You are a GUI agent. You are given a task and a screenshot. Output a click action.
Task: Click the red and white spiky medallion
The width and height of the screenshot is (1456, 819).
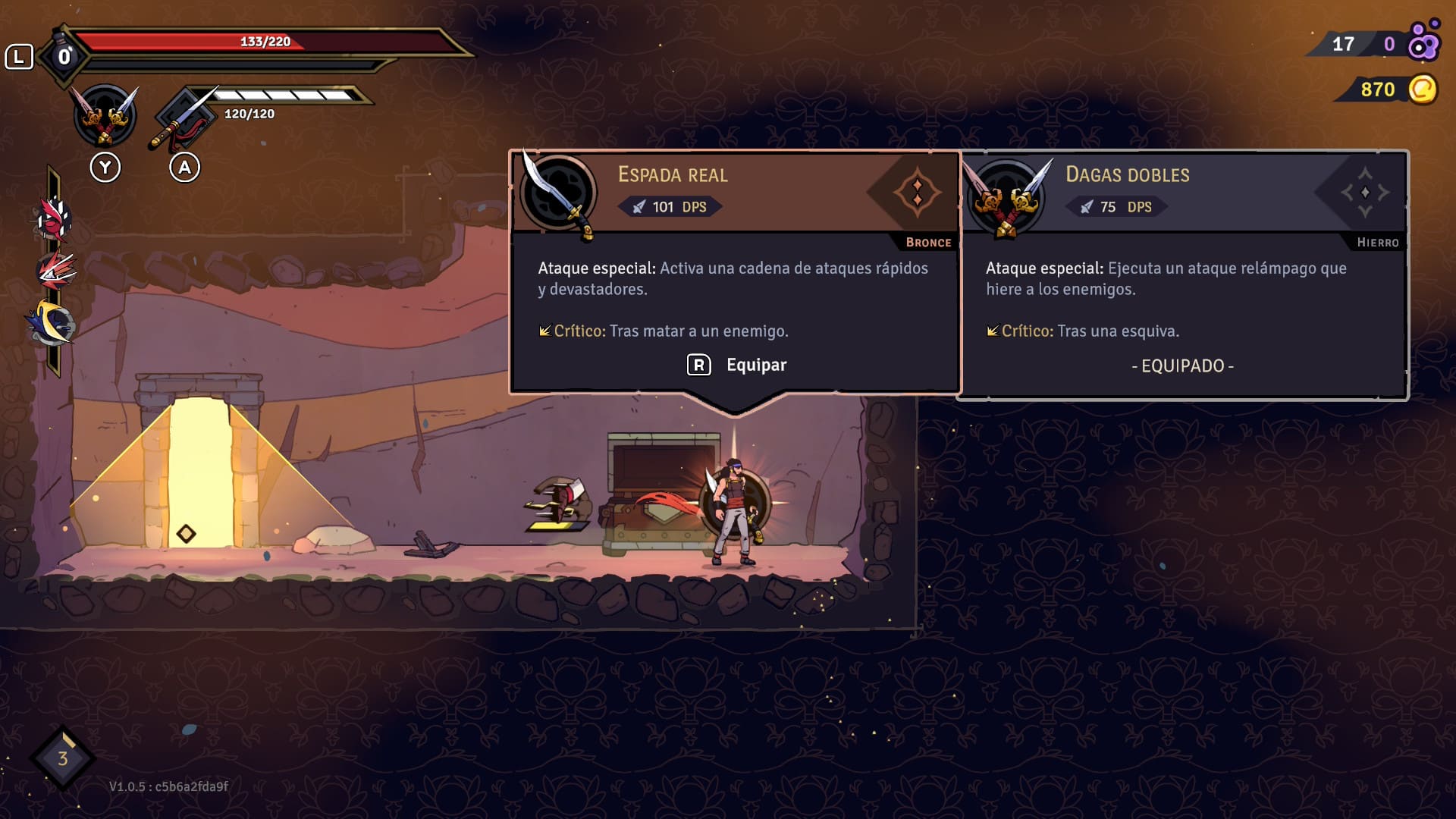point(54,220)
